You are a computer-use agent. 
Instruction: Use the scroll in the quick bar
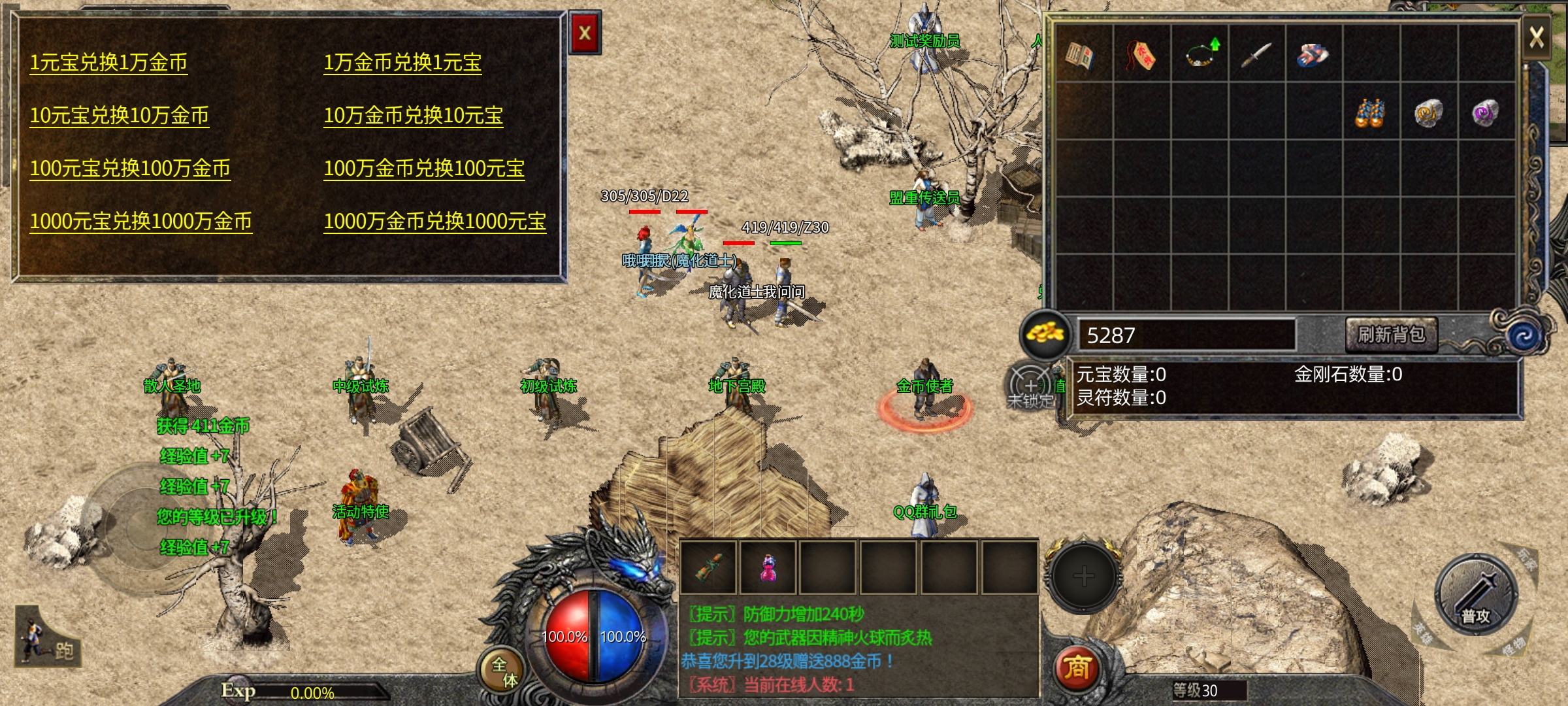pos(709,567)
